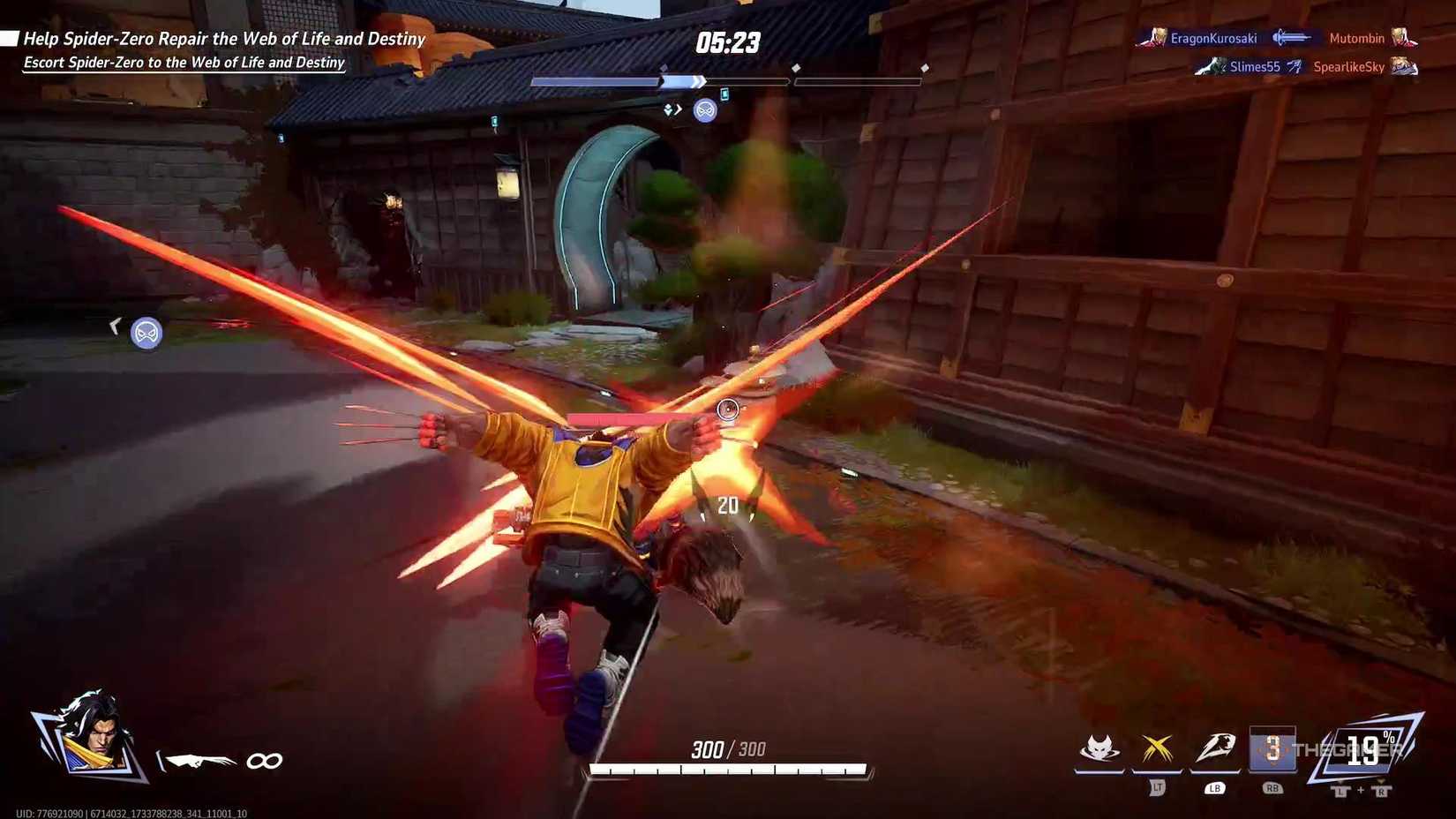Viewport: 1456px width, 819px height.
Task: Click the RB ability icon showing 3 charges
Action: (x=1273, y=748)
